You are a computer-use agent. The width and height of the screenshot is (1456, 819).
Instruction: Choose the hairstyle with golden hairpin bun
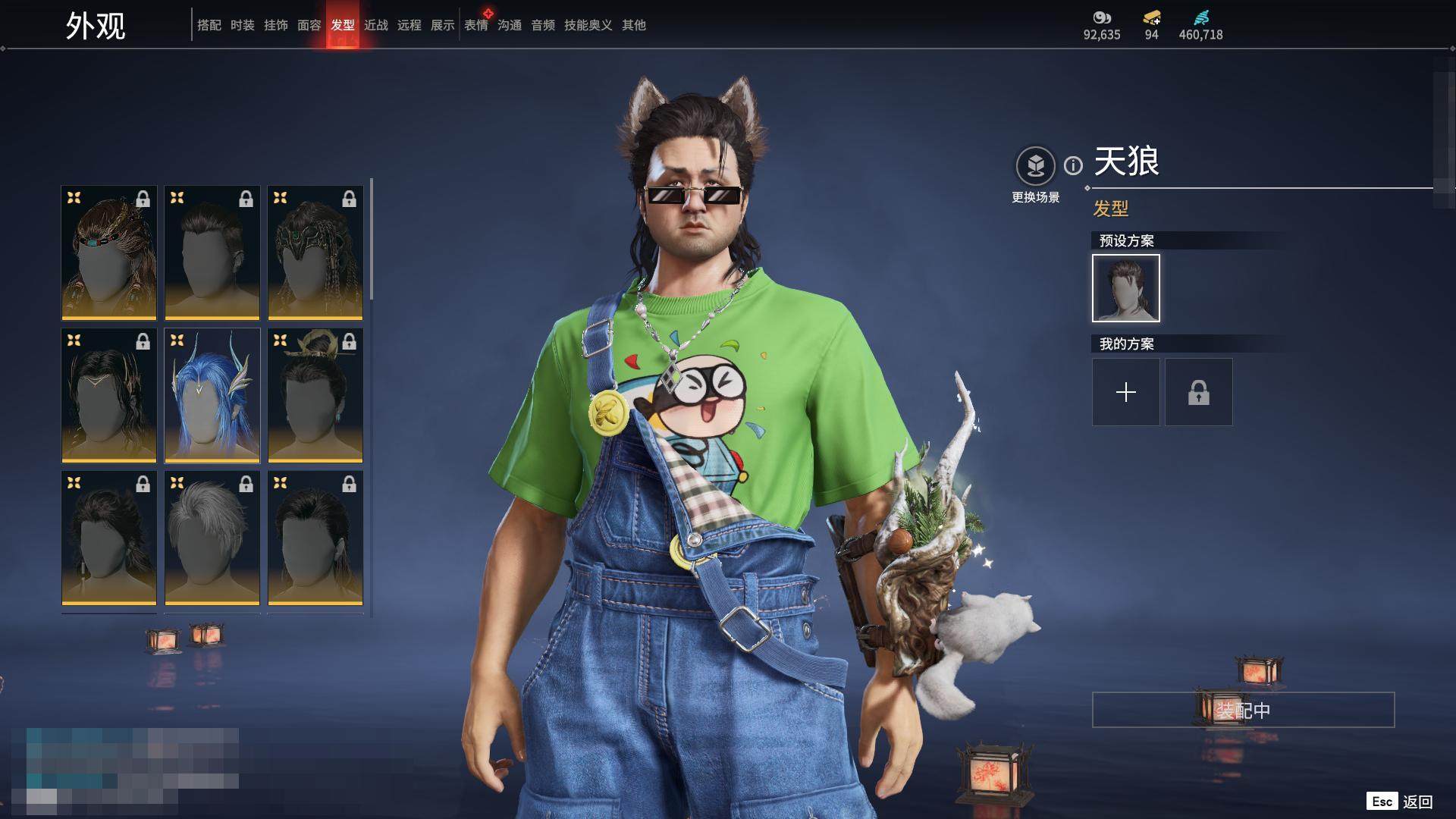315,395
